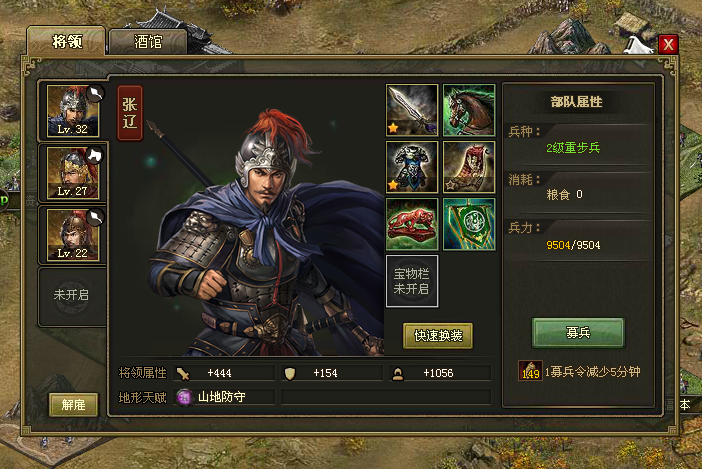Pick the Lv. 22 general portrait
This screenshot has width=702, height=469.
73,234
